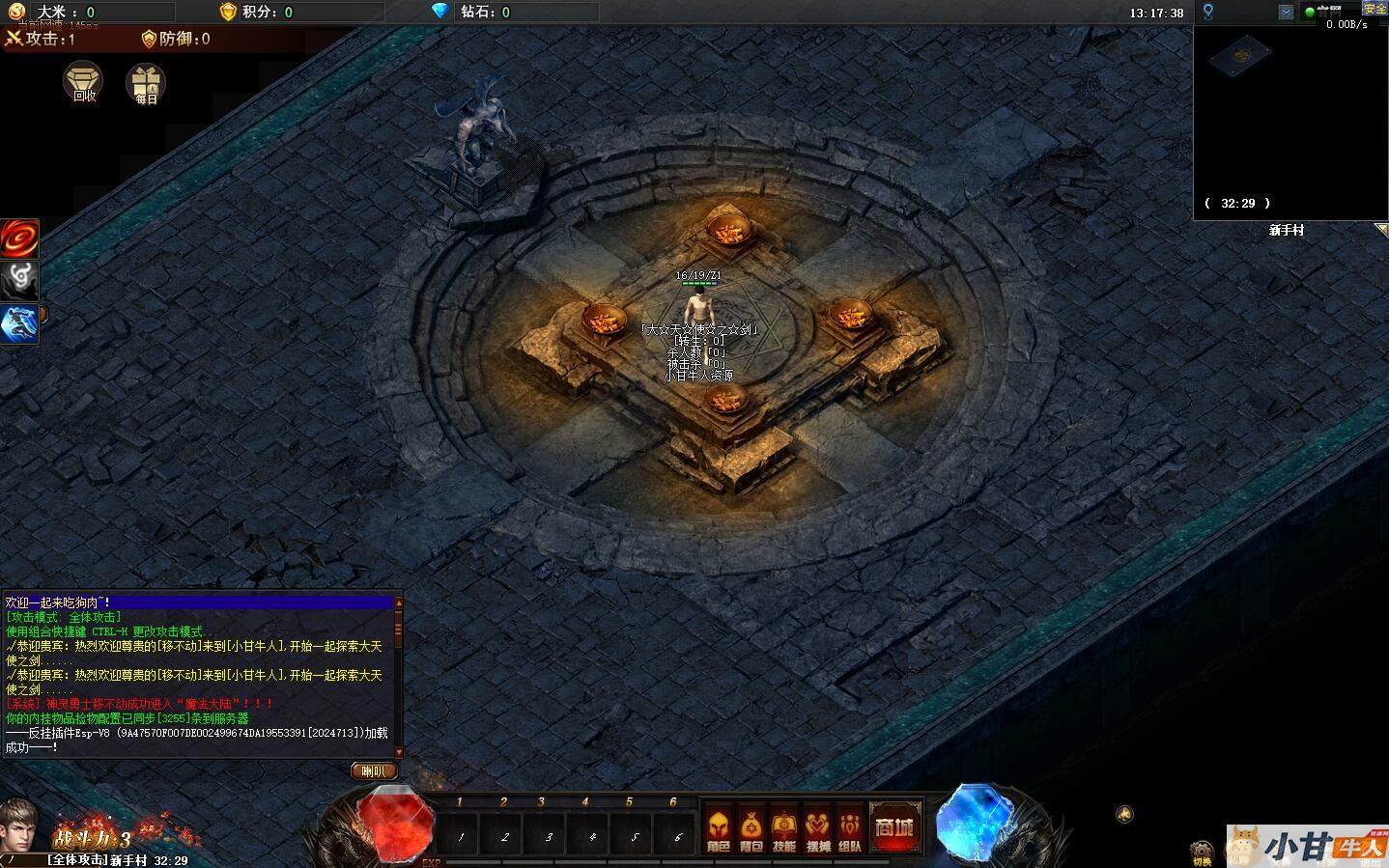Viewport: 1389px width, 868px height.
Task: Click the small gold horn icon
Action: (1124, 814)
